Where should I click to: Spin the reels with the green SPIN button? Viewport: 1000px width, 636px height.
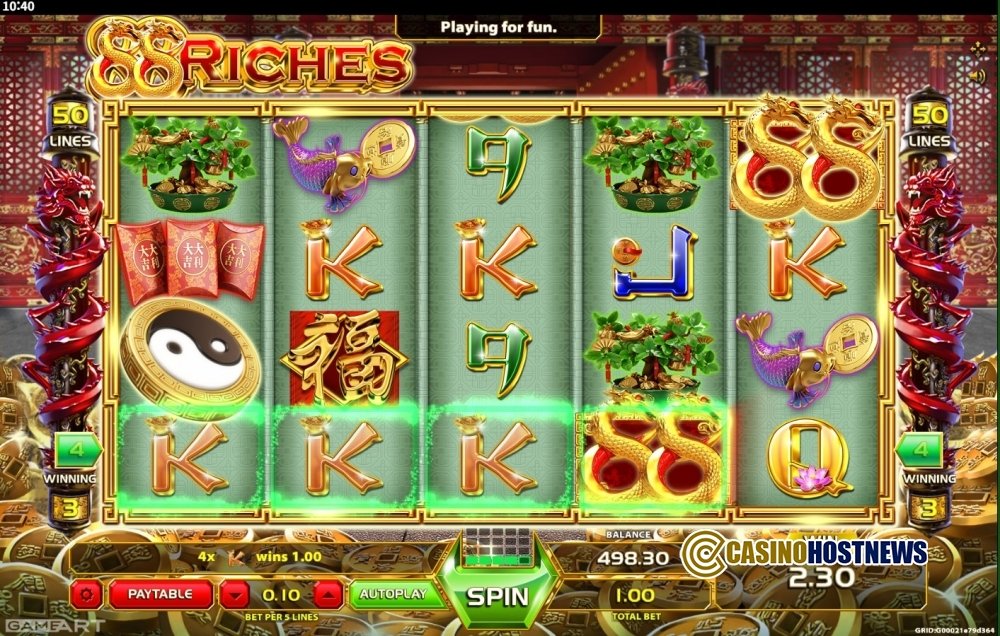498,596
